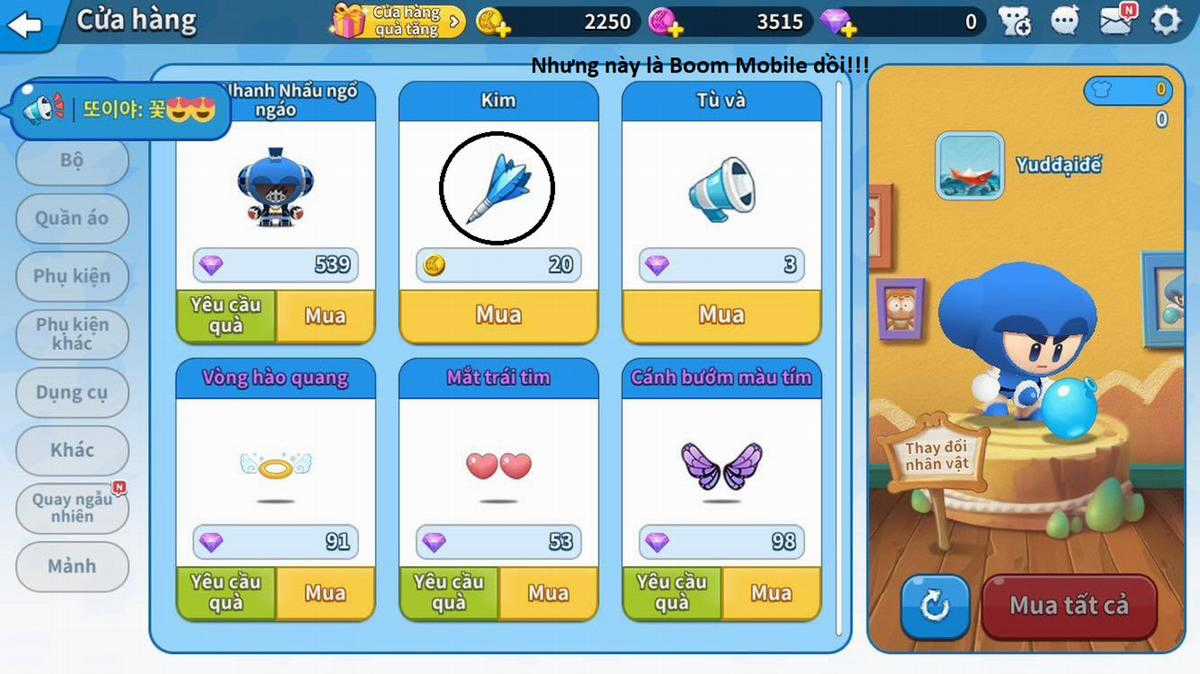The image size is (1200, 674).
Task: Buy the Kim item for 20 gold
Action: (498, 316)
